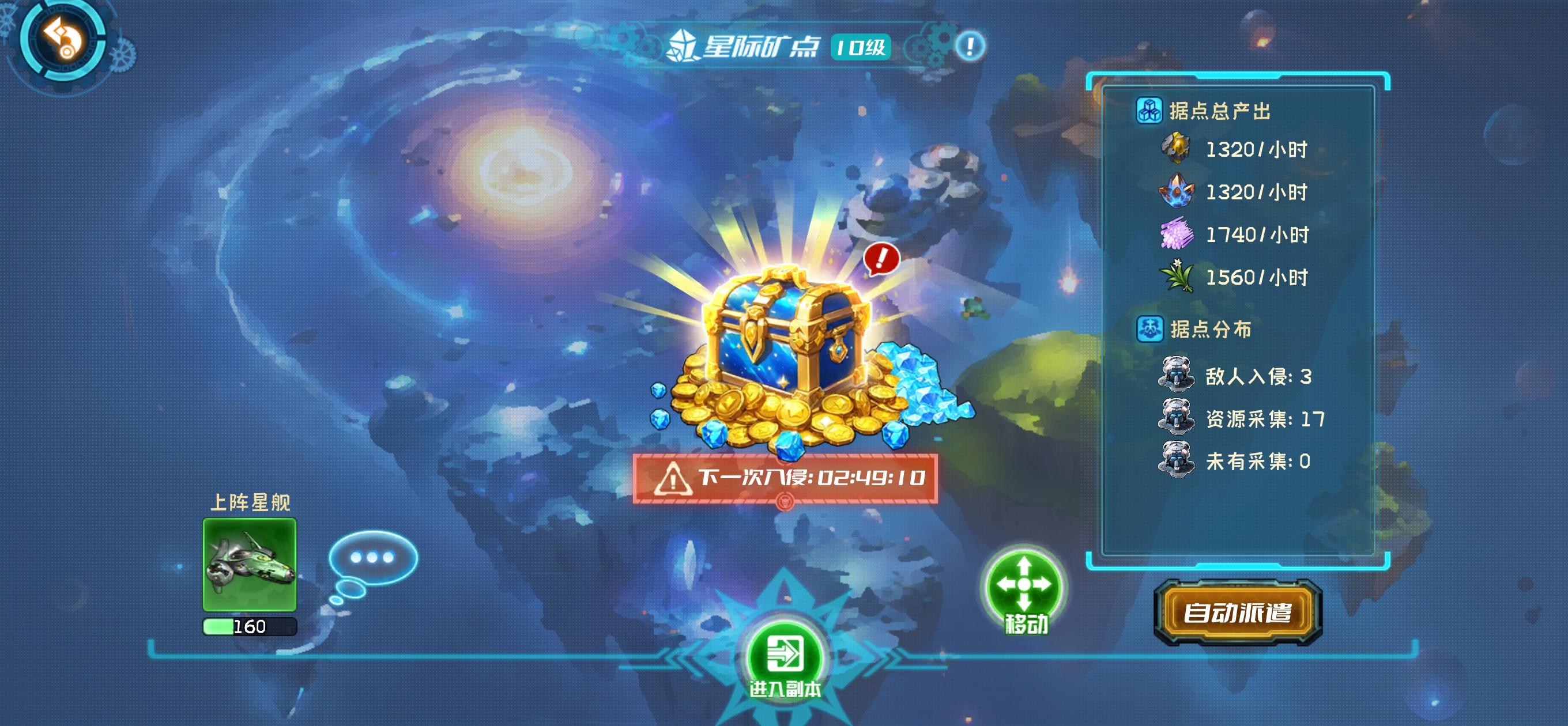Click the 据点总产出 cube icon
1568x726 pixels.
[1150, 111]
